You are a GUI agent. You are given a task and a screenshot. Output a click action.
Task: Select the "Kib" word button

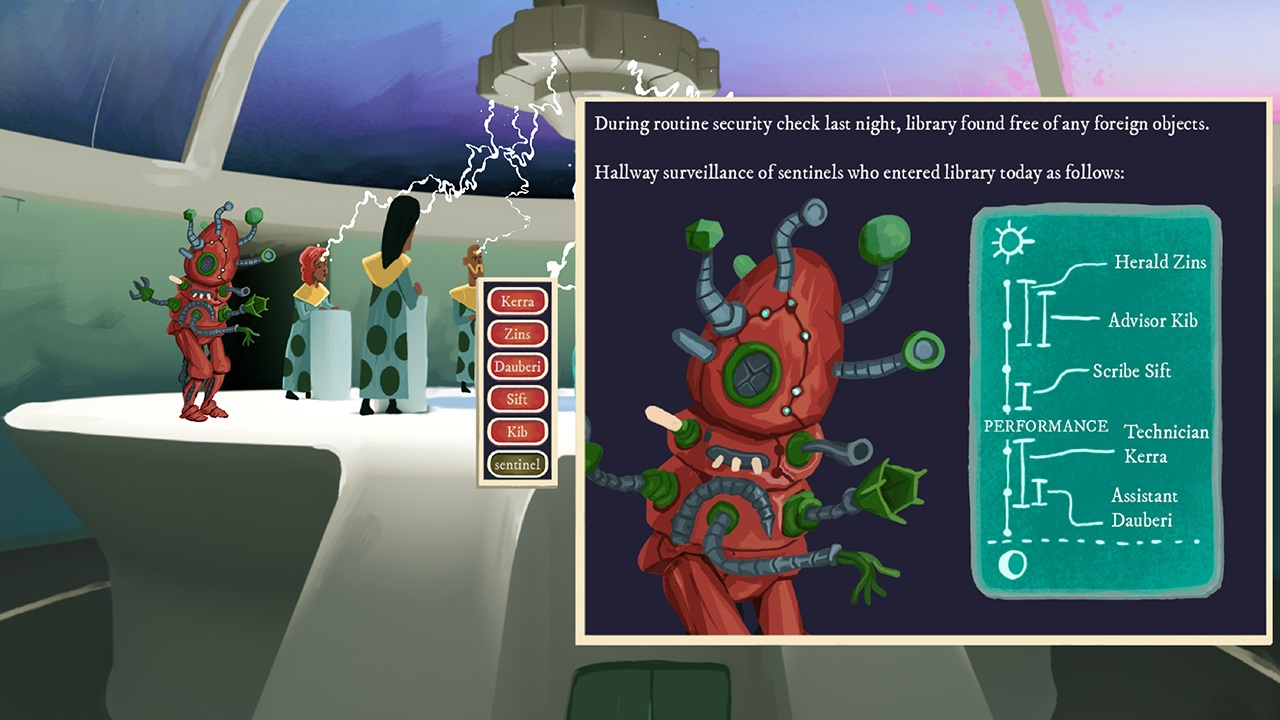516,432
